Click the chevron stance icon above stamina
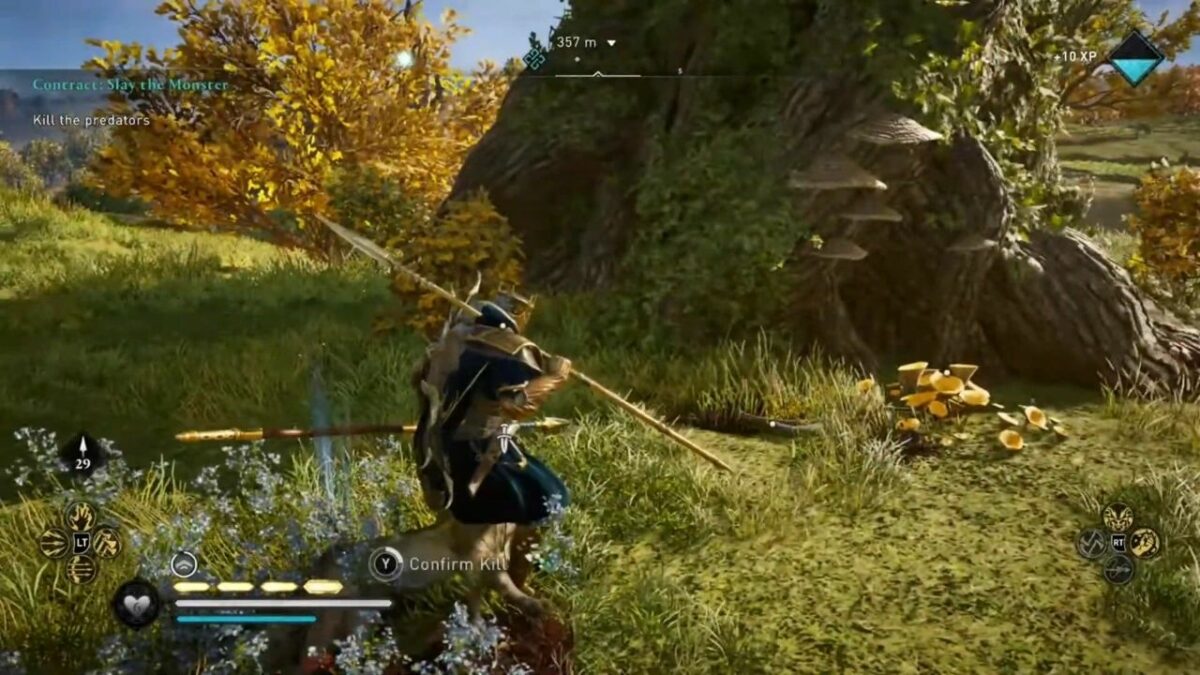Image resolution: width=1200 pixels, height=675 pixels. (x=184, y=564)
